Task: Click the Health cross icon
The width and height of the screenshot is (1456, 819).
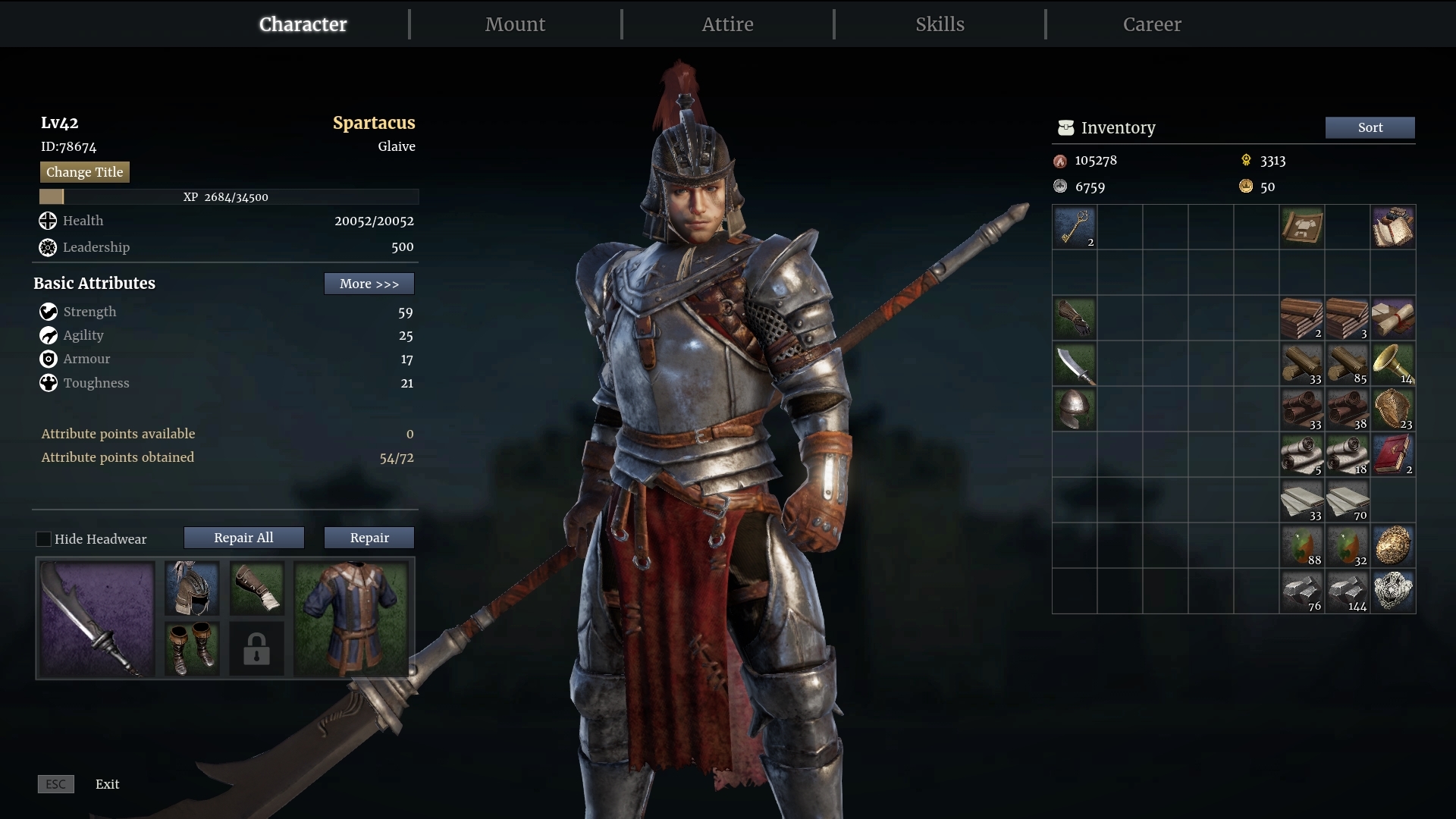Action: click(x=47, y=221)
